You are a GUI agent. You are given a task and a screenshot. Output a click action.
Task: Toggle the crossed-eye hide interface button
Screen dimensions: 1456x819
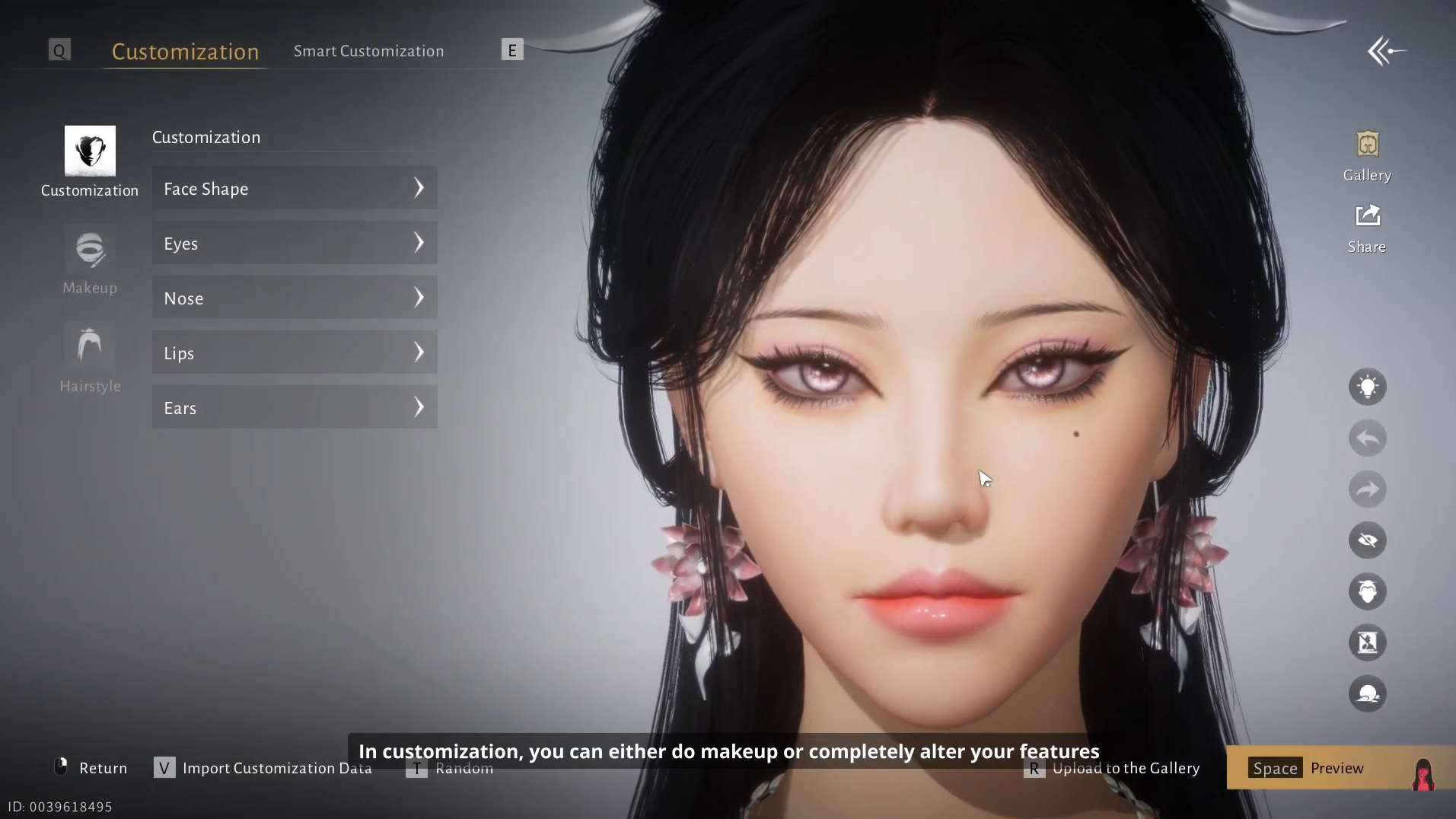(x=1367, y=540)
